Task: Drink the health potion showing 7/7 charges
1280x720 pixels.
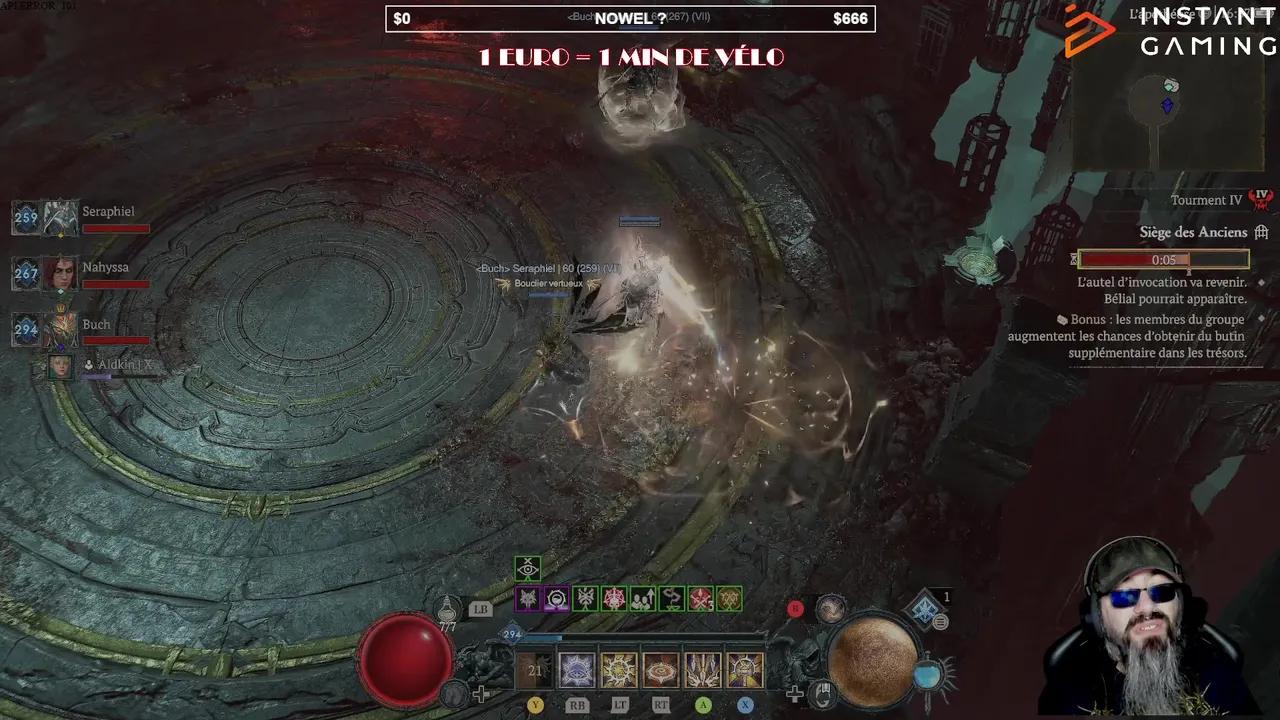Action: tap(446, 608)
